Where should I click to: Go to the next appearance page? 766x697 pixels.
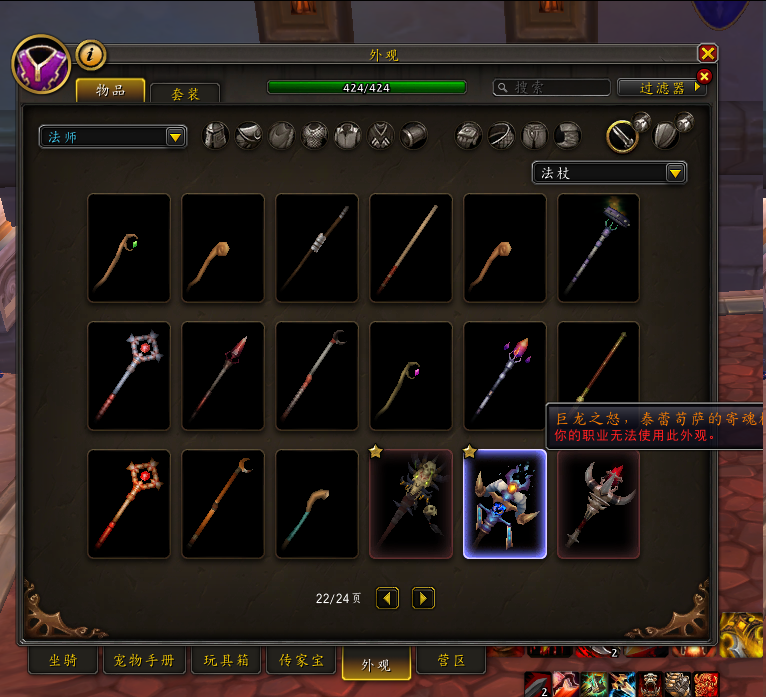(x=424, y=598)
